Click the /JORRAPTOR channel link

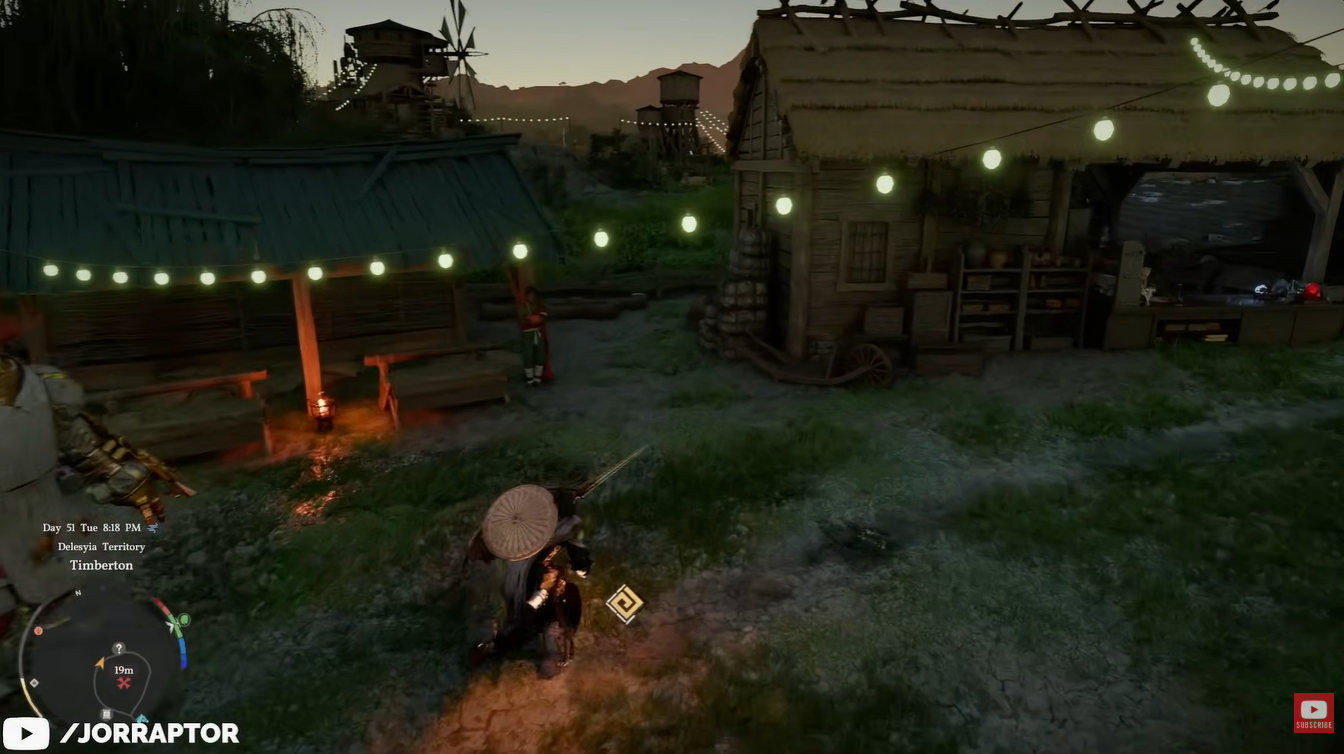[148, 733]
